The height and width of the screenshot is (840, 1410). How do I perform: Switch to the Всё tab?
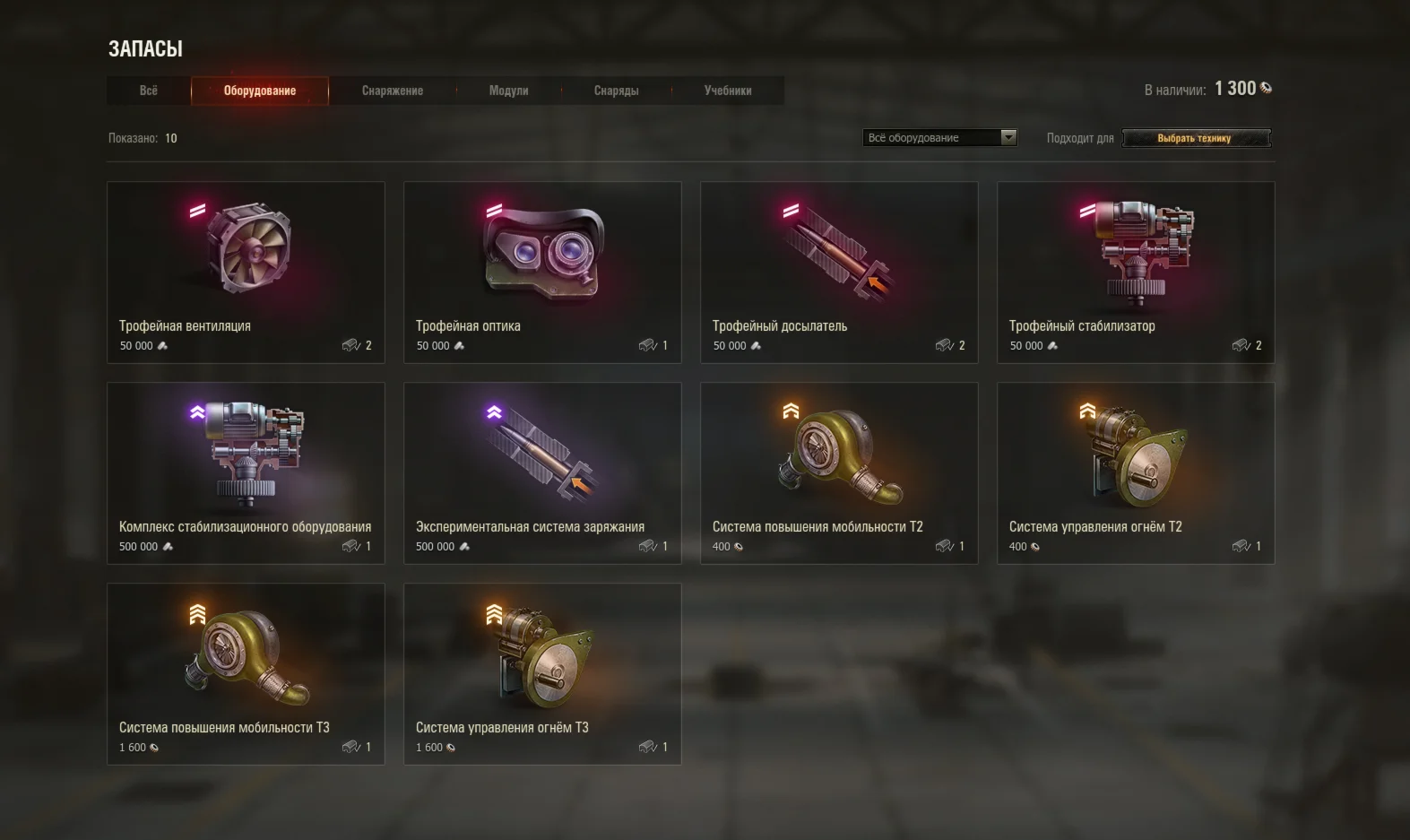tap(149, 91)
